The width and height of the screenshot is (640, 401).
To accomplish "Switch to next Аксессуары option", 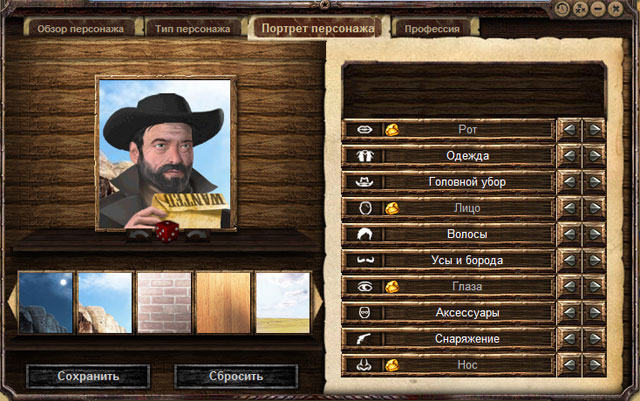I will click(594, 312).
